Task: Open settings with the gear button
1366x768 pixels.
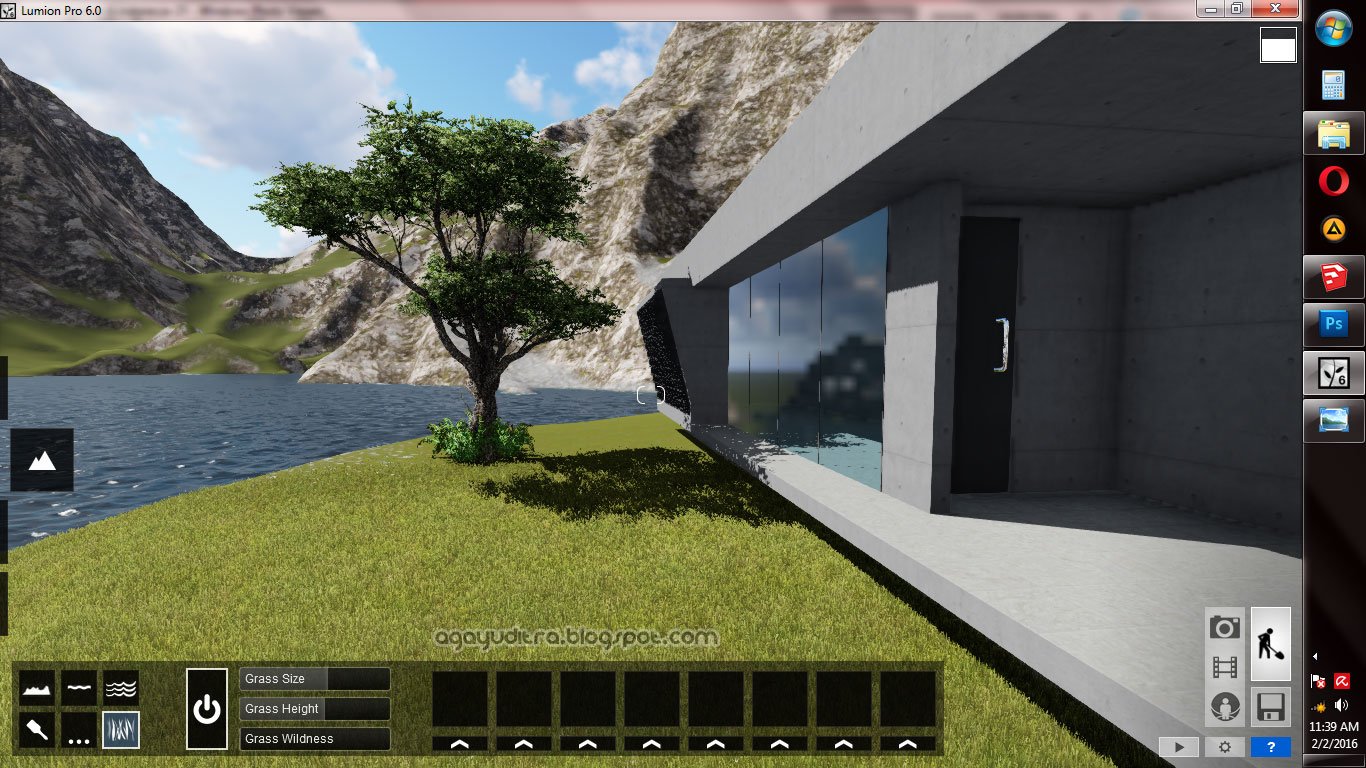Action: pyautogui.click(x=1225, y=747)
